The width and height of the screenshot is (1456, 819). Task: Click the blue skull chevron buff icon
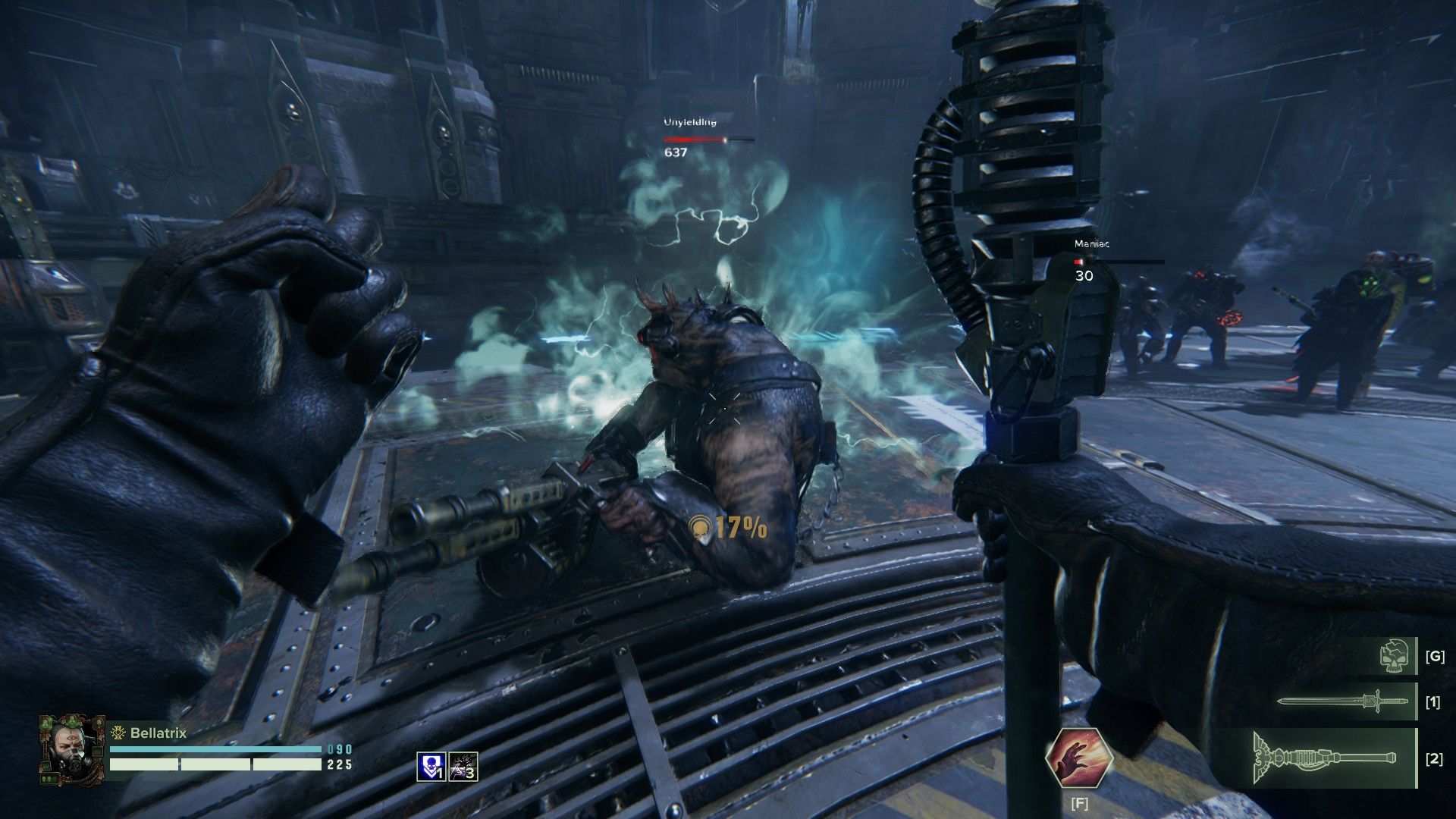point(431,766)
